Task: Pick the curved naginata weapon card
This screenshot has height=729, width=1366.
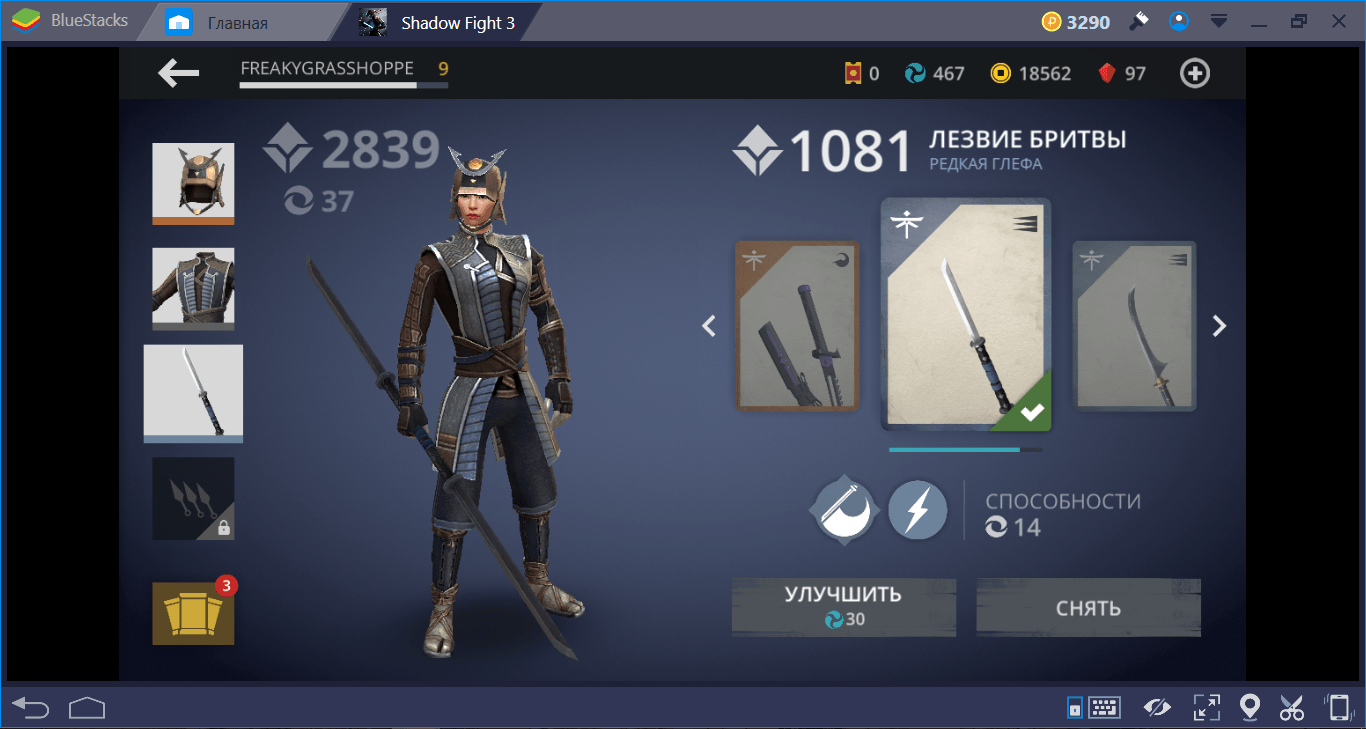Action: [x=1134, y=326]
